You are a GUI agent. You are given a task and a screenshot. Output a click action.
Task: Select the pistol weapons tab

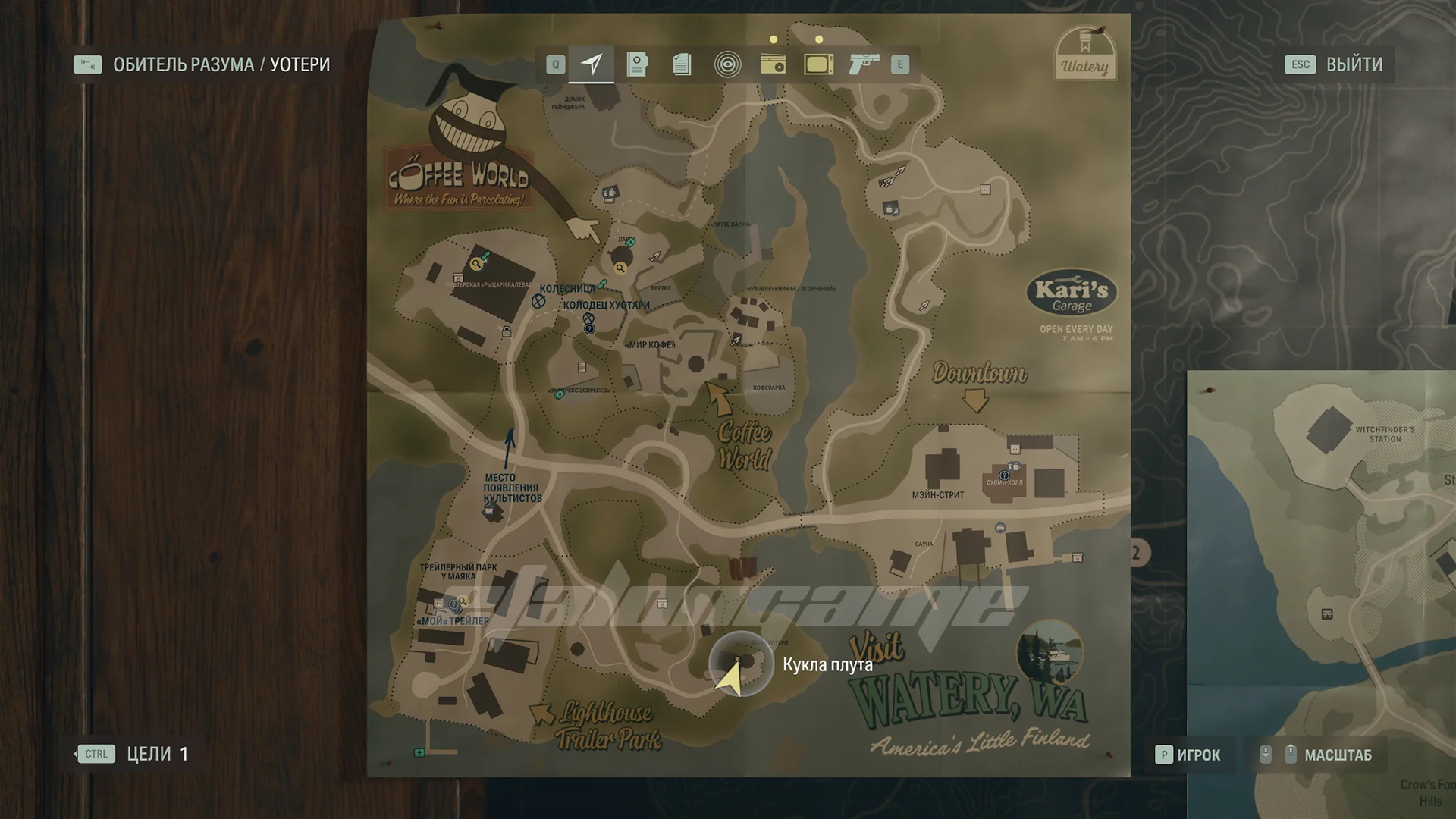click(x=863, y=64)
